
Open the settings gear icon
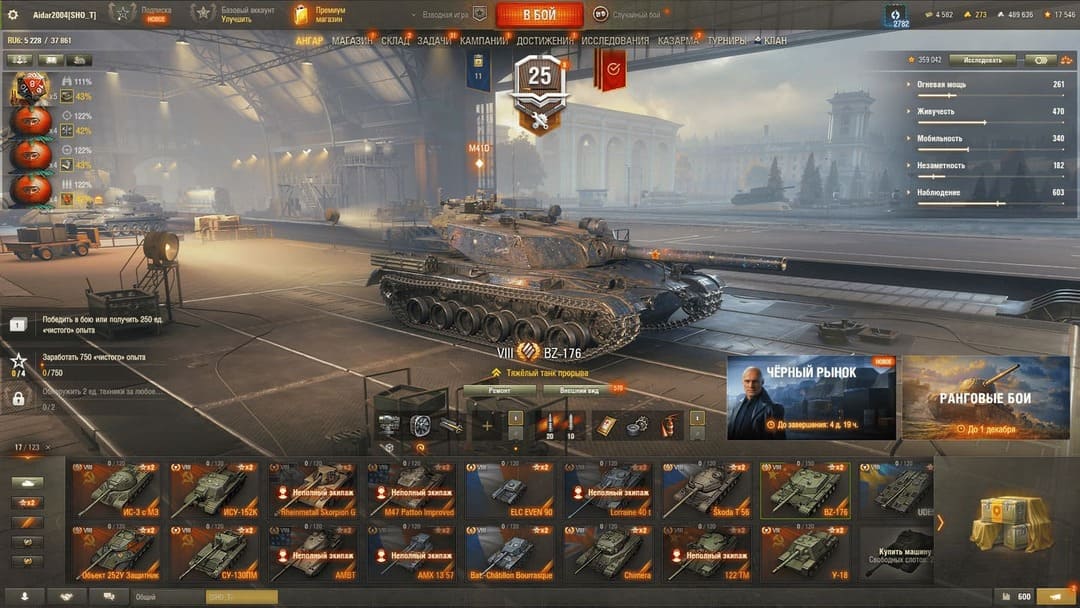tap(13, 14)
